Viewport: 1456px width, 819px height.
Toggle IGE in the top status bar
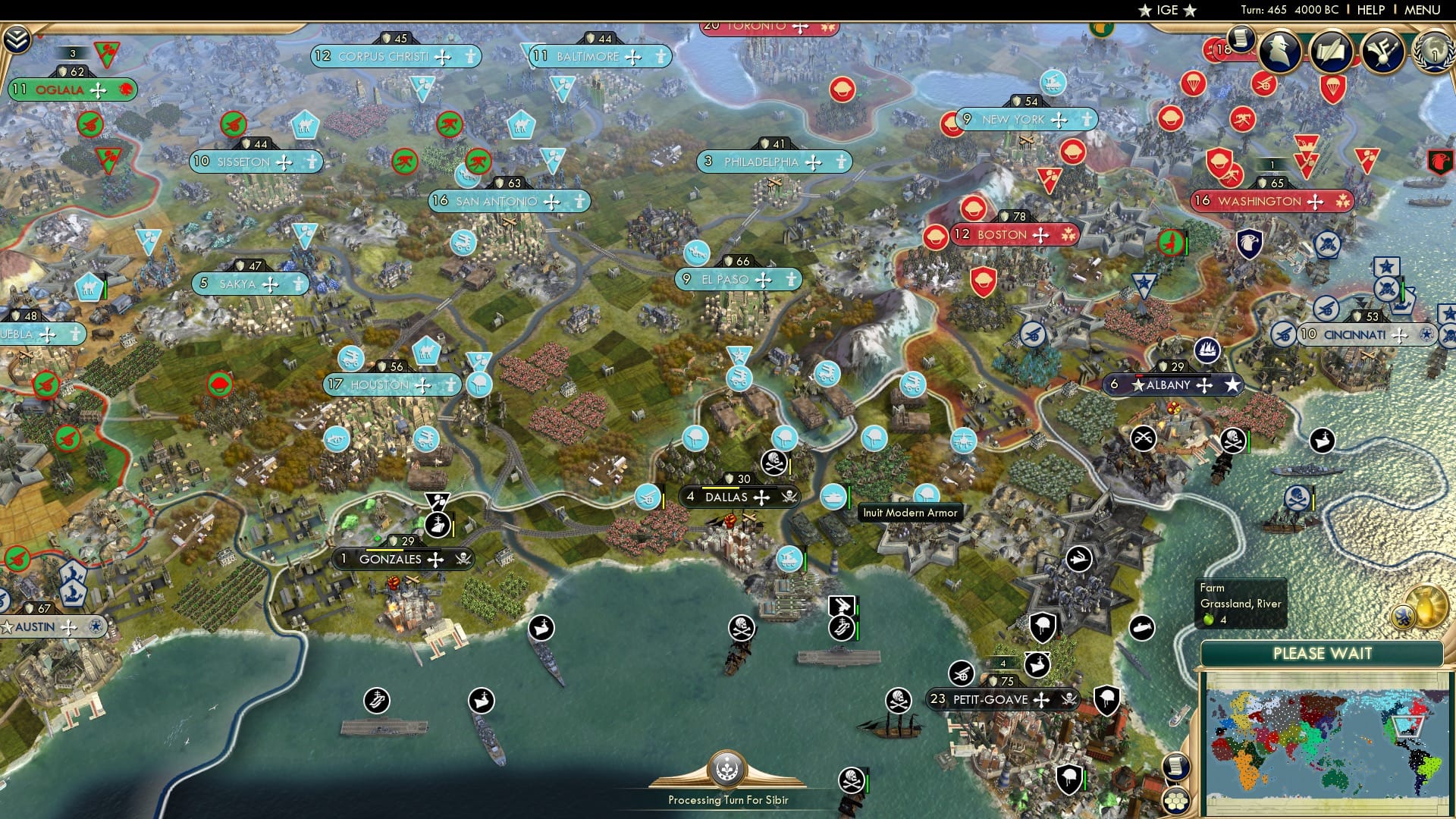point(1169,11)
